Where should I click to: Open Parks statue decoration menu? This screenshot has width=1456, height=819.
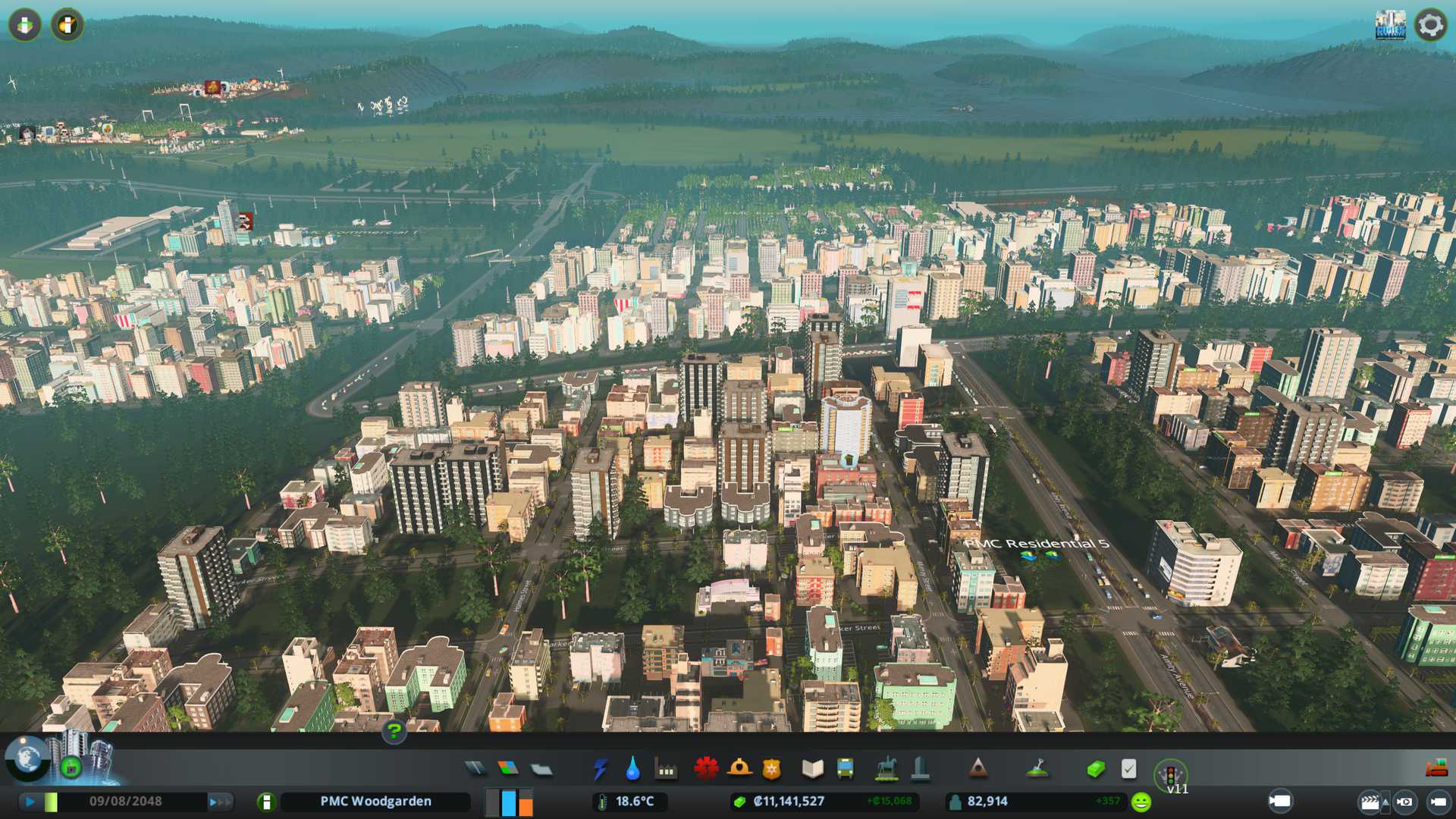pyautogui.click(x=886, y=769)
